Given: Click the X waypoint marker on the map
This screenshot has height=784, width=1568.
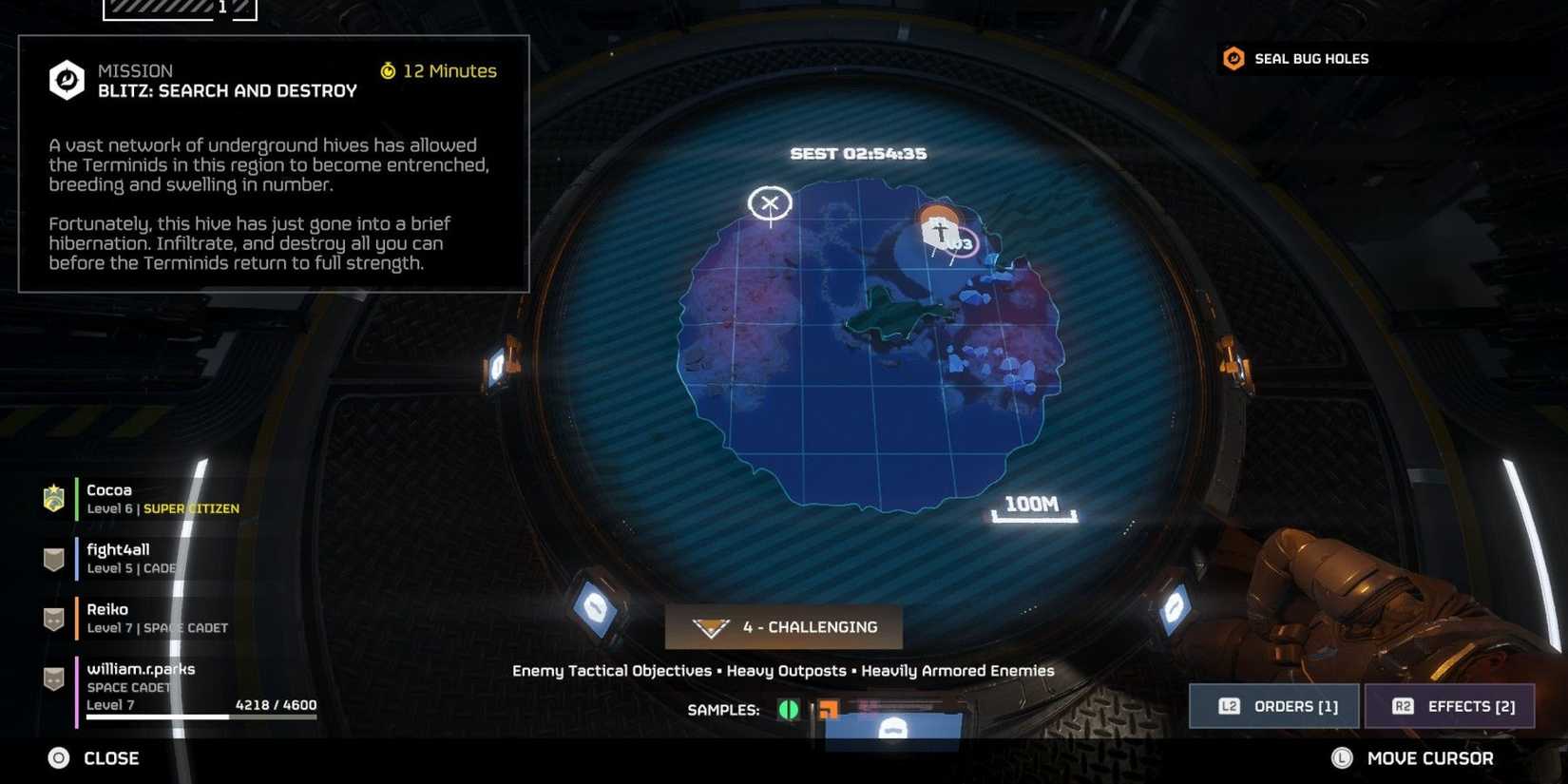Looking at the screenshot, I should (770, 202).
